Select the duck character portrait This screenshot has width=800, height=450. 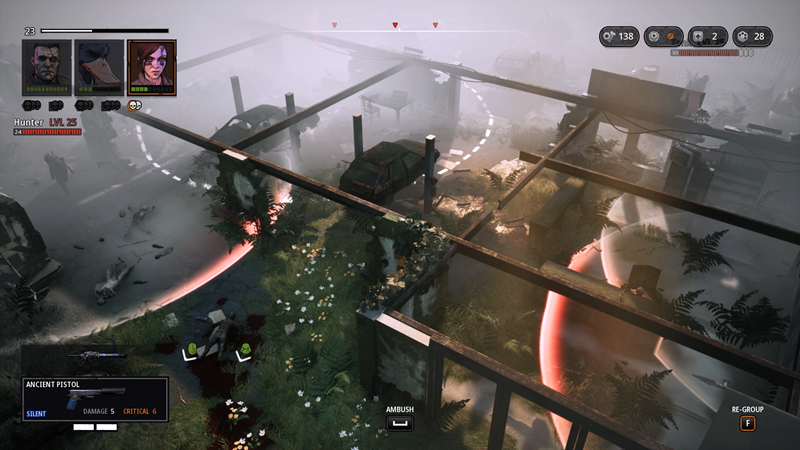[x=99, y=66]
